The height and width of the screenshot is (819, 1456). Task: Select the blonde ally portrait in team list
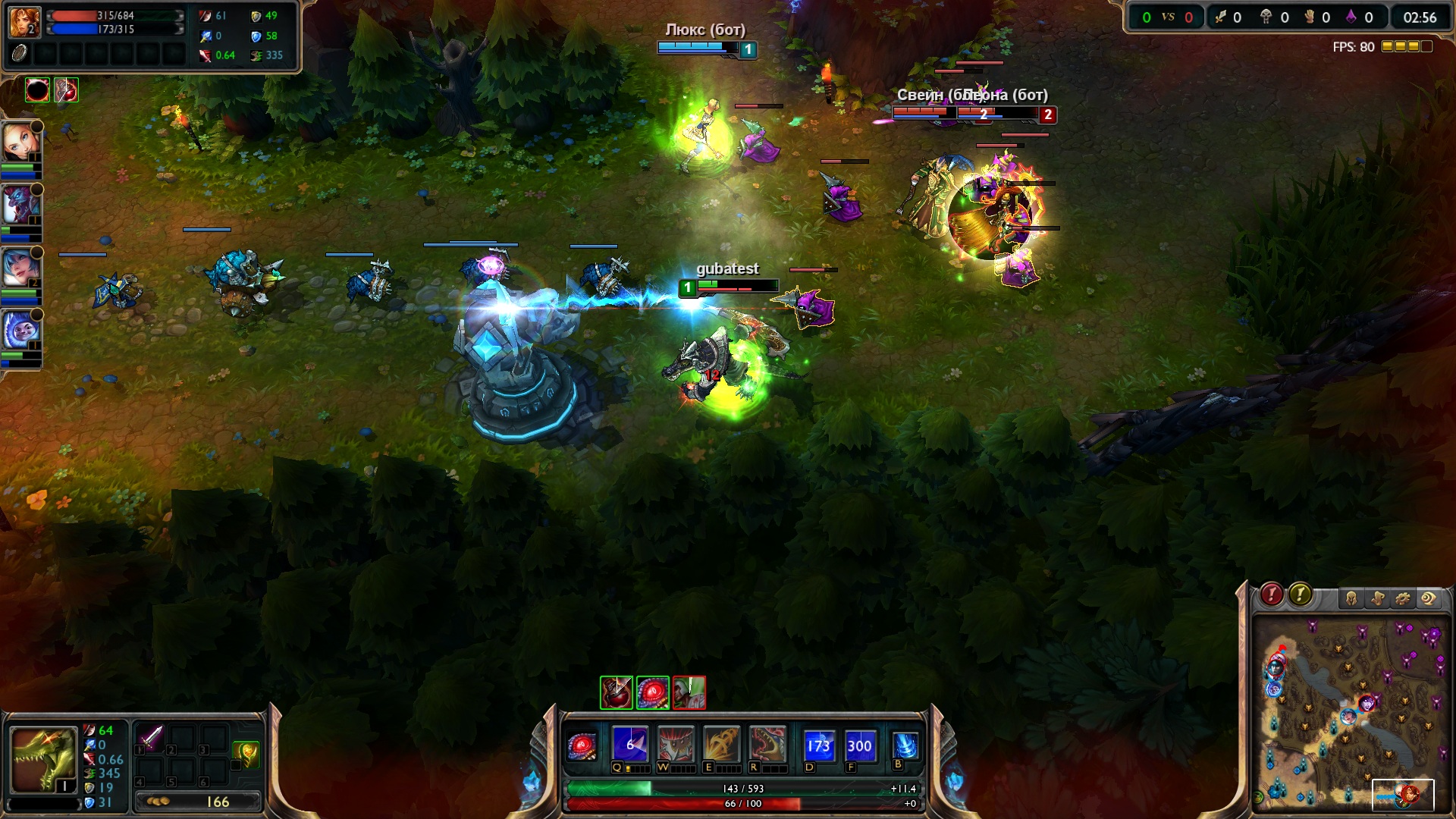pyautogui.click(x=20, y=140)
